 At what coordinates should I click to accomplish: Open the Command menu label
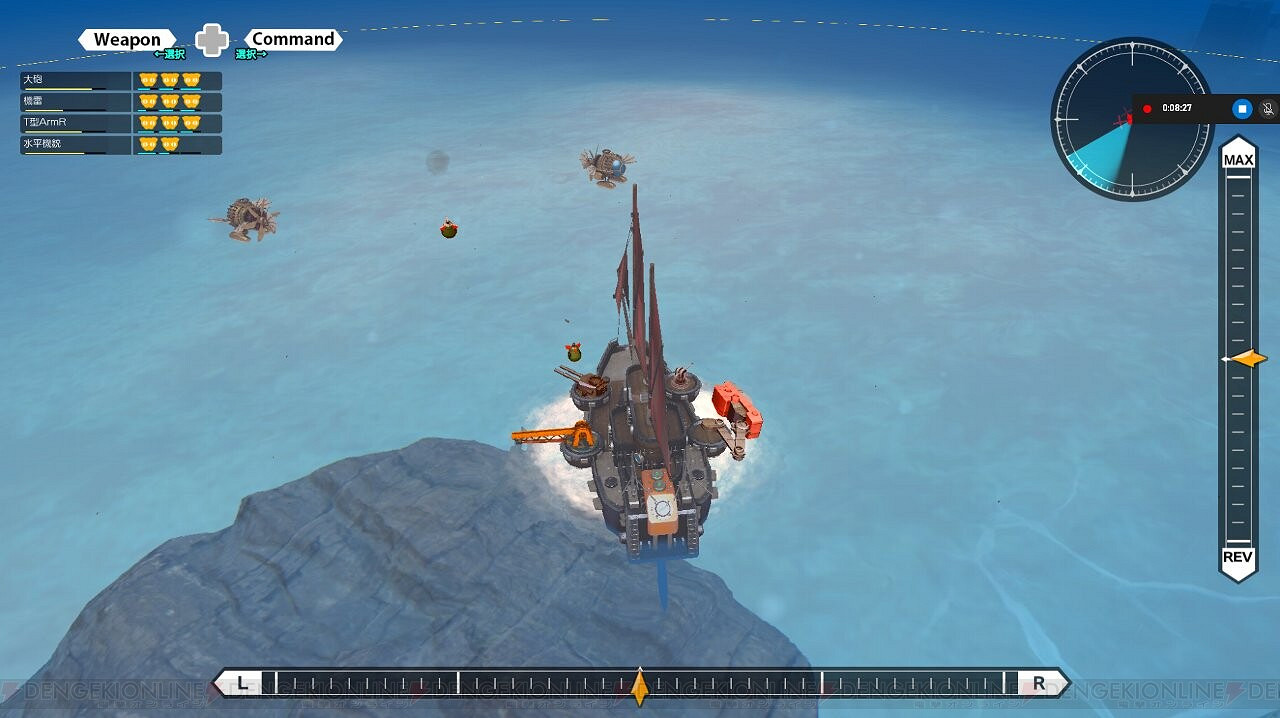click(292, 40)
